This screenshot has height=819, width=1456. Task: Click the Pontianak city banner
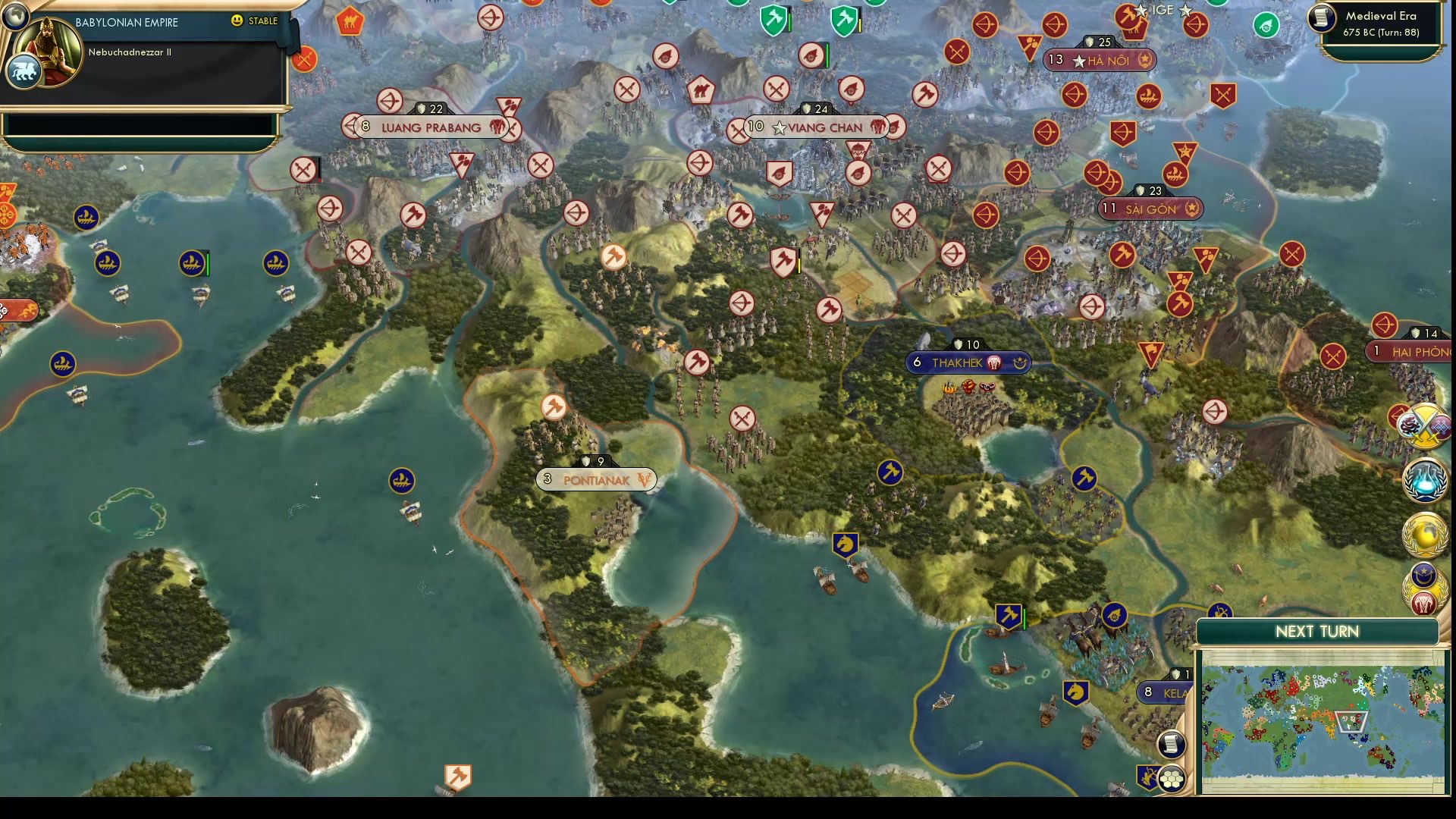[597, 479]
